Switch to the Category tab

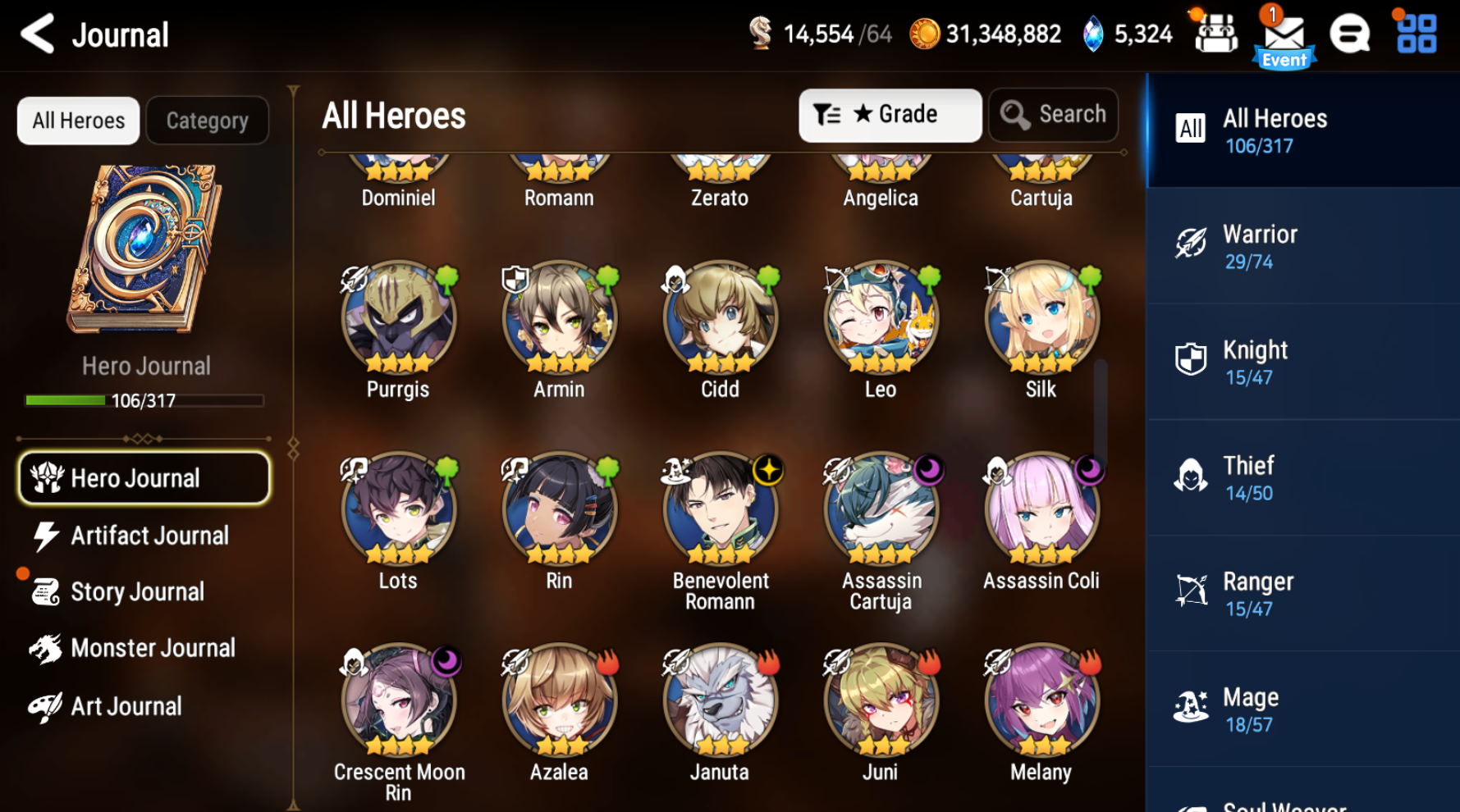pos(207,120)
